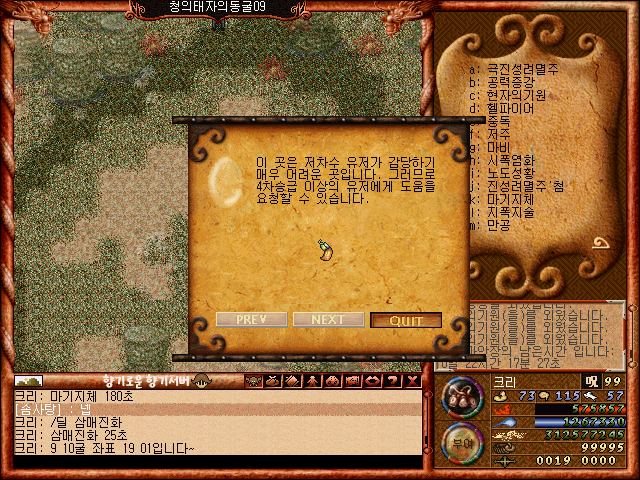Close using the X toolbar icon
This screenshot has width=640, height=480.
[x=412, y=381]
